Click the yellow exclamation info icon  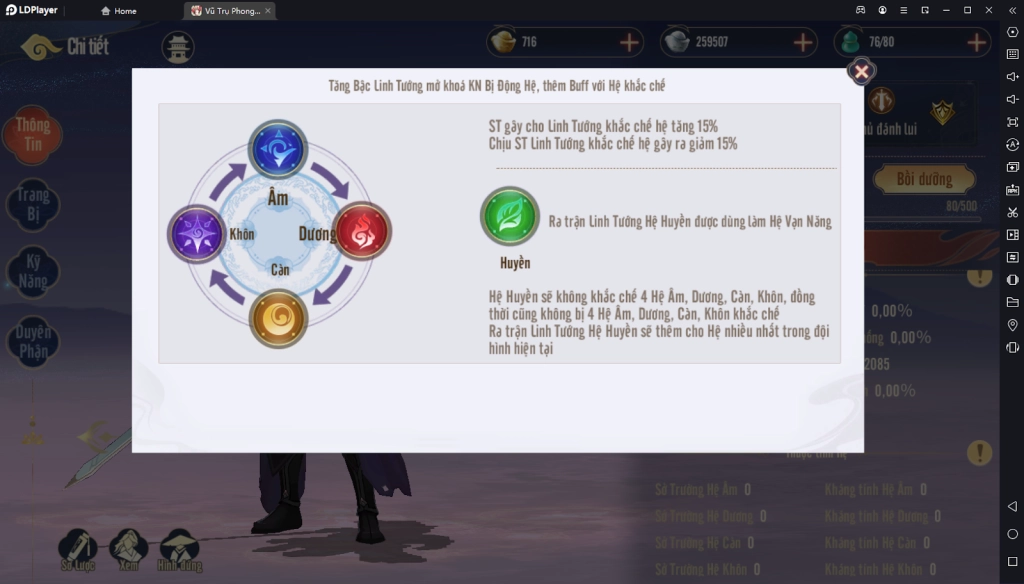pos(979,452)
